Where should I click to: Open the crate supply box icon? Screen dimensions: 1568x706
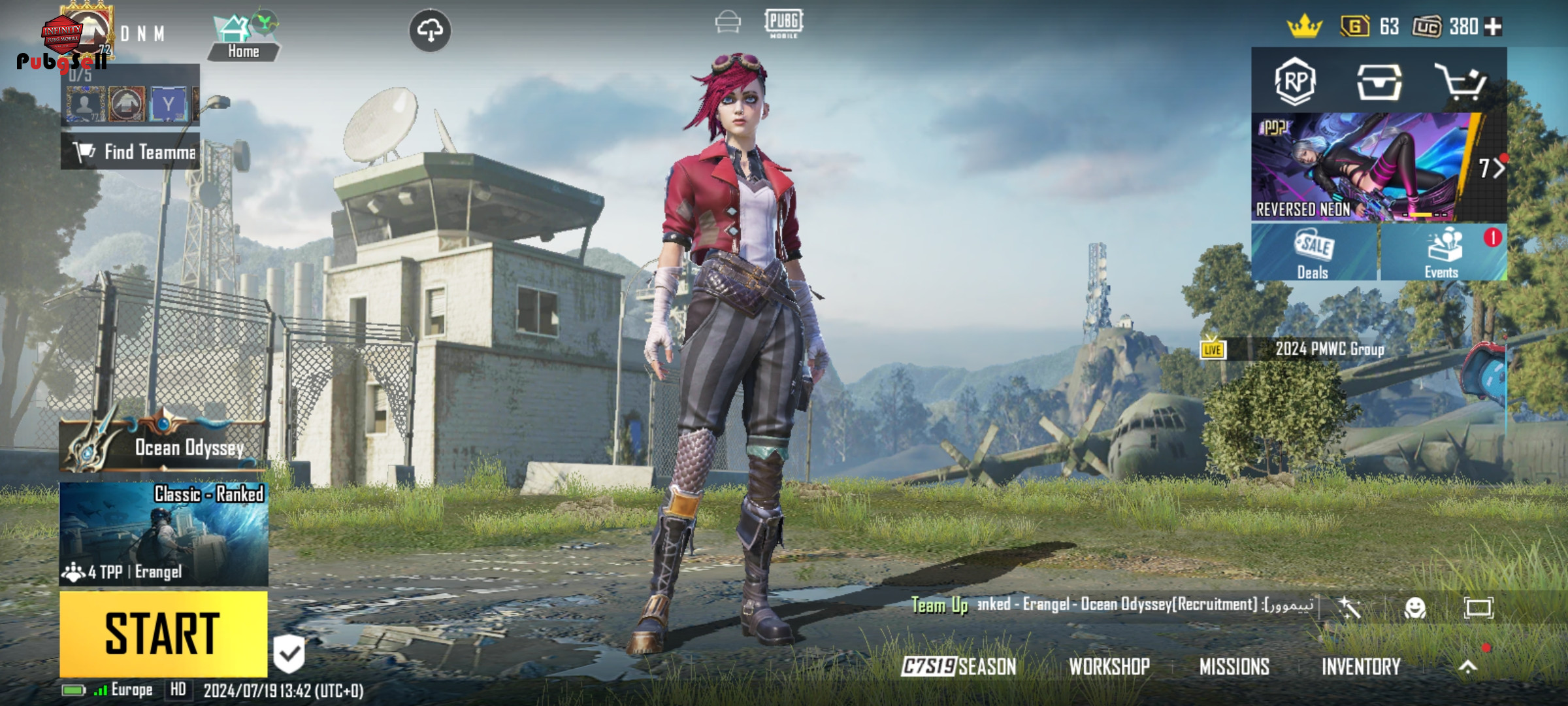[1379, 82]
